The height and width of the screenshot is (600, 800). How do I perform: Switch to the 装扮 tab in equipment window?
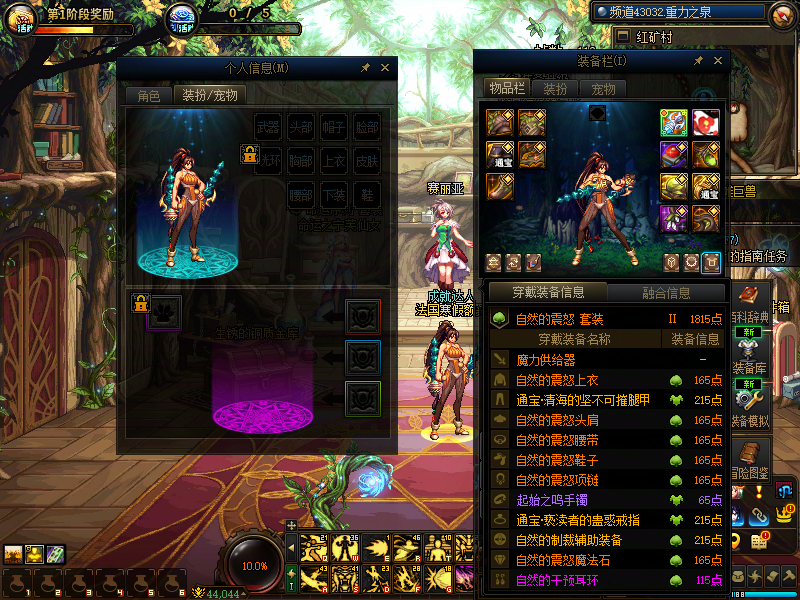[x=555, y=88]
